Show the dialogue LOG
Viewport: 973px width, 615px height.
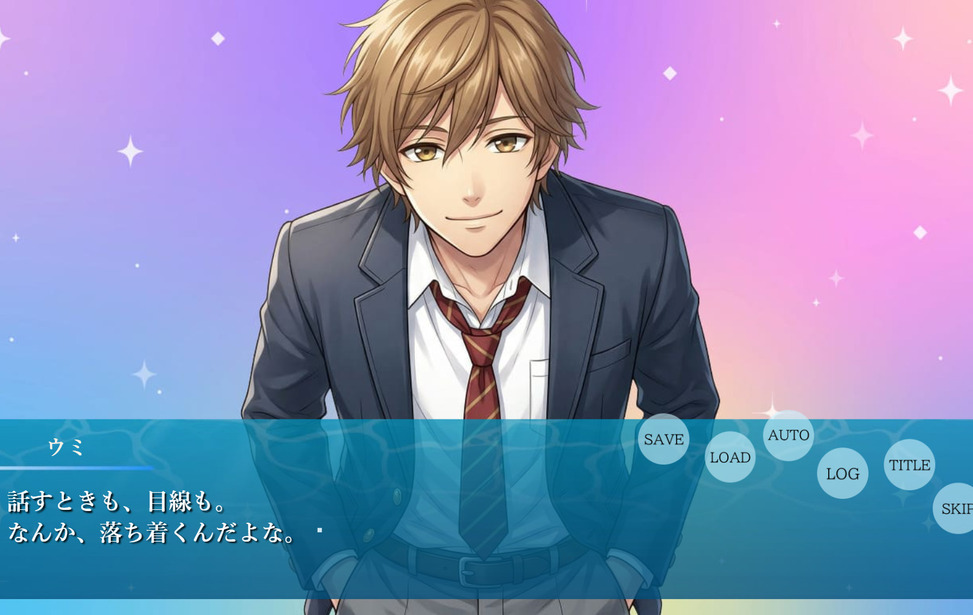click(842, 474)
